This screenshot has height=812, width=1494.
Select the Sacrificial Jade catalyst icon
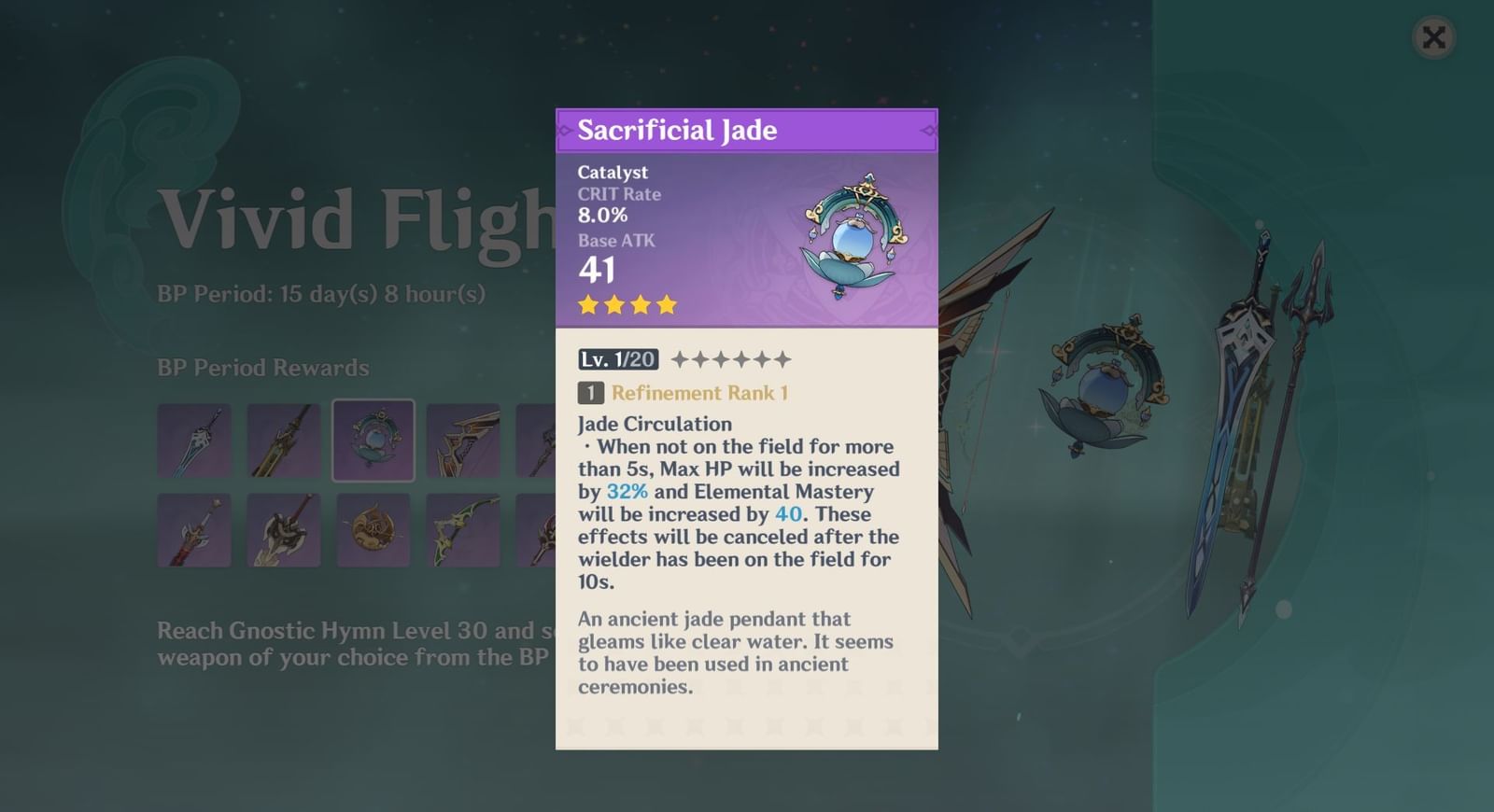[373, 439]
